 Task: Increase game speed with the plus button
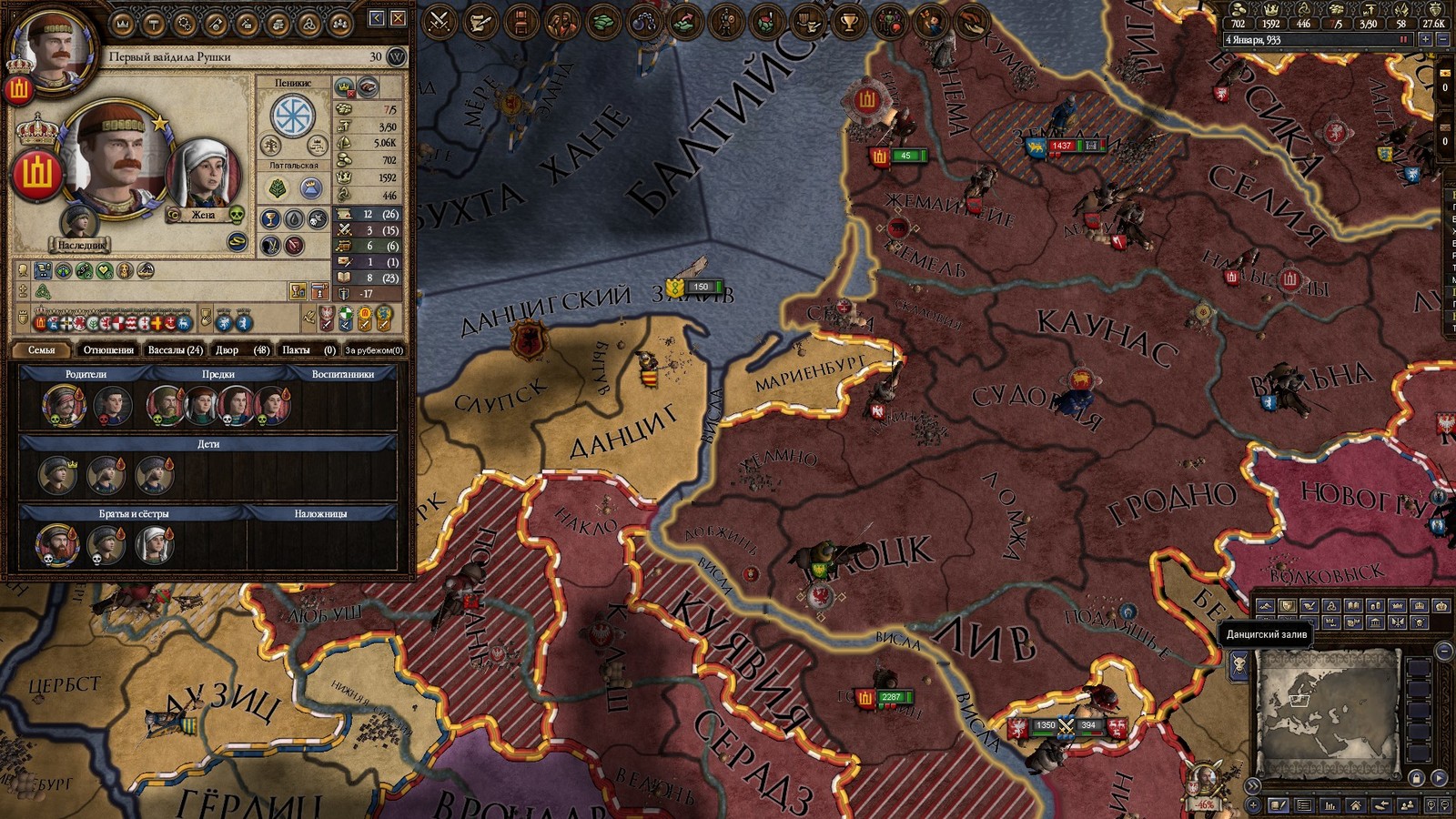pyautogui.click(x=1426, y=40)
